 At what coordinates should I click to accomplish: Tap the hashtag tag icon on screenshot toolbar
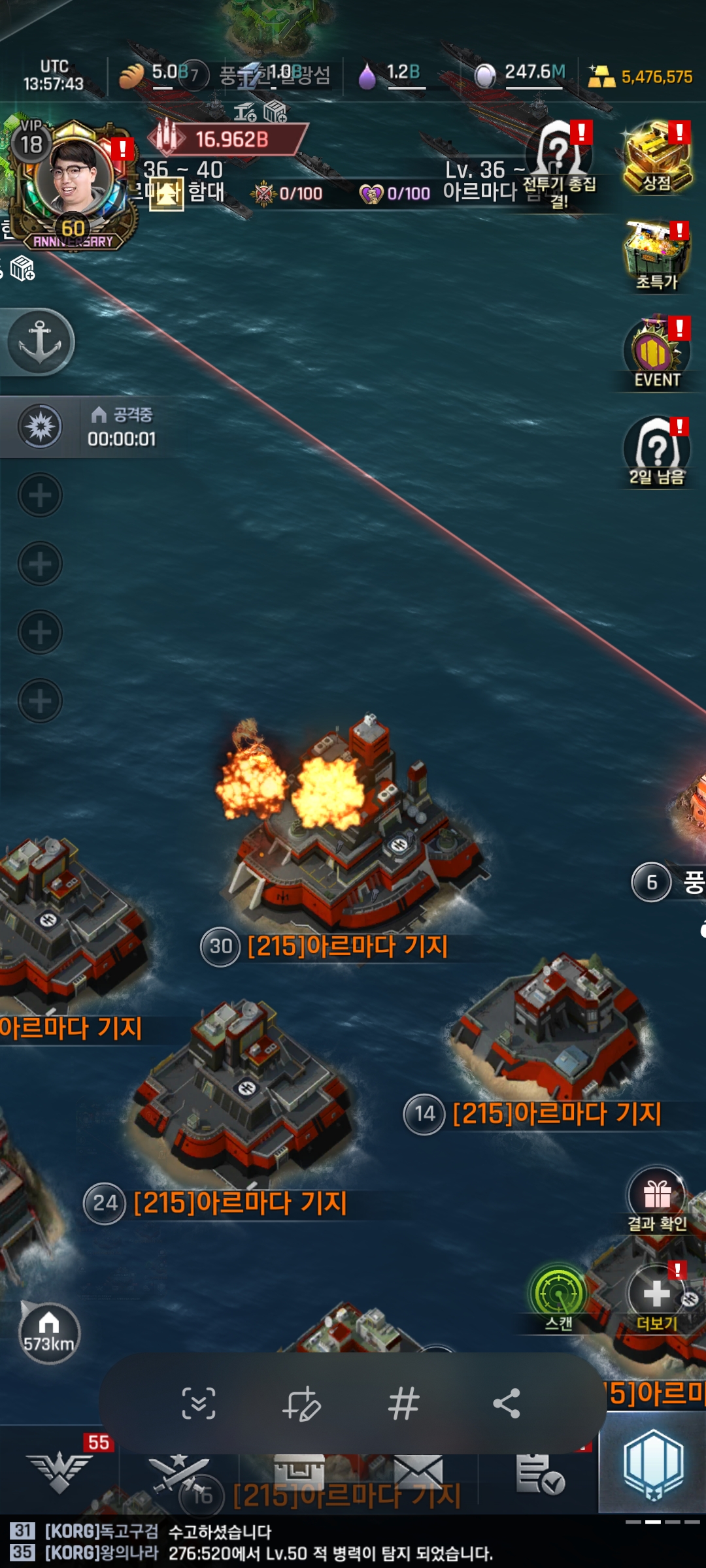[x=403, y=1403]
